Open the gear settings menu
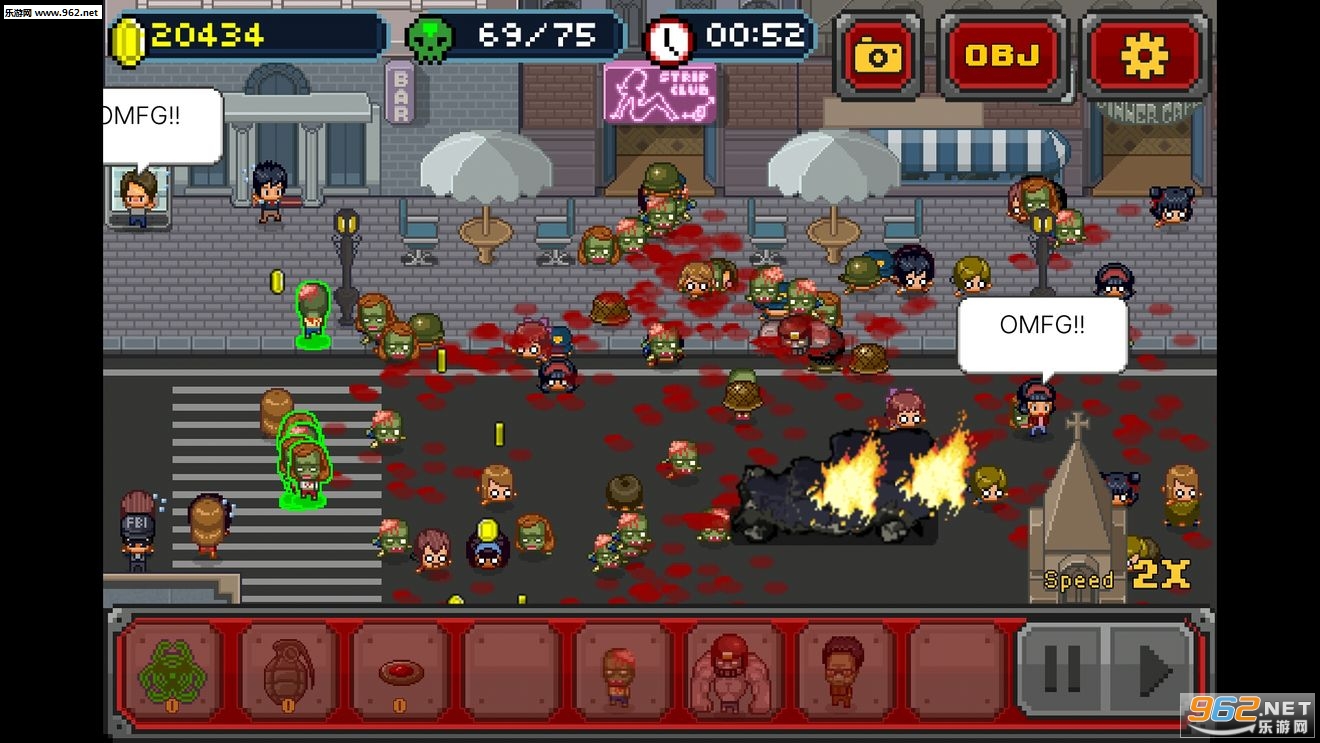The image size is (1320, 743). 1144,56
